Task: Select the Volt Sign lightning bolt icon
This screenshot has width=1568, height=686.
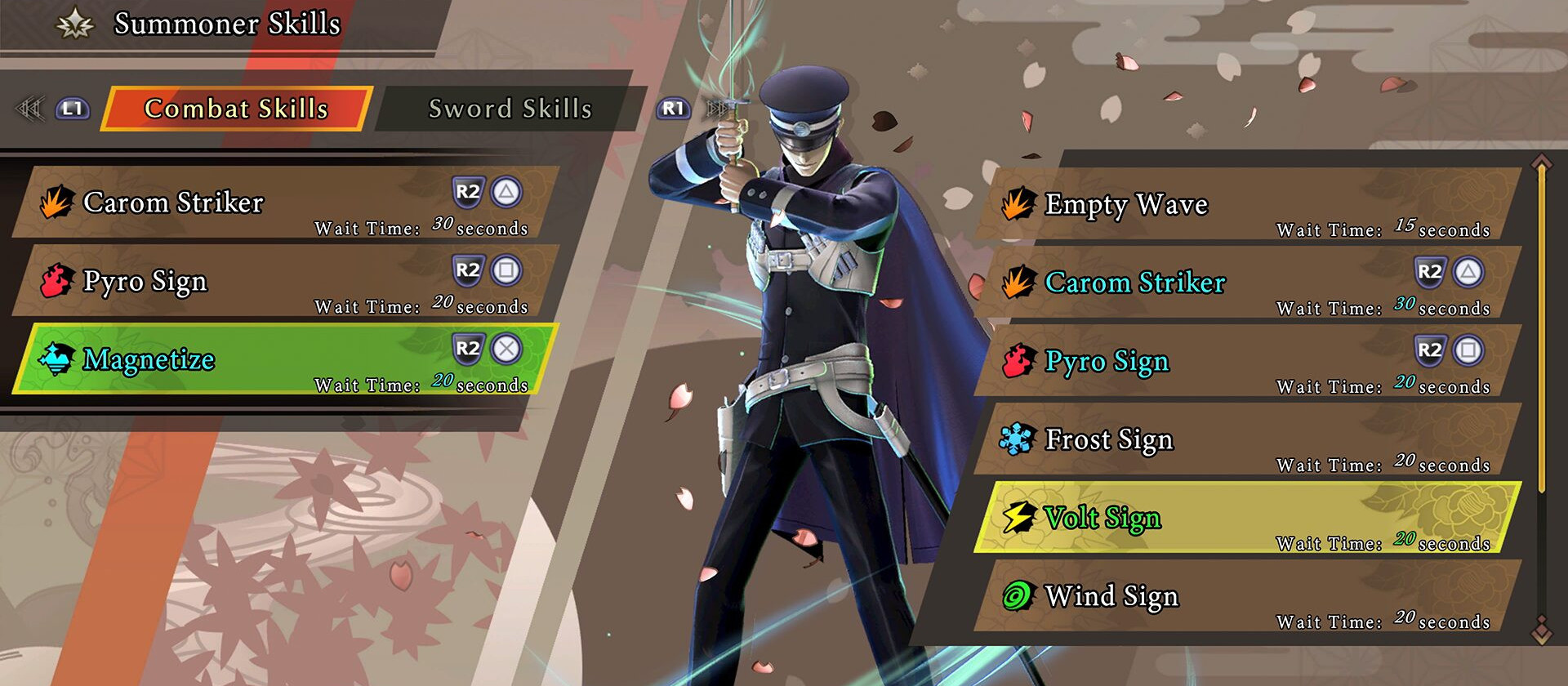Action: pyautogui.click(x=1018, y=516)
